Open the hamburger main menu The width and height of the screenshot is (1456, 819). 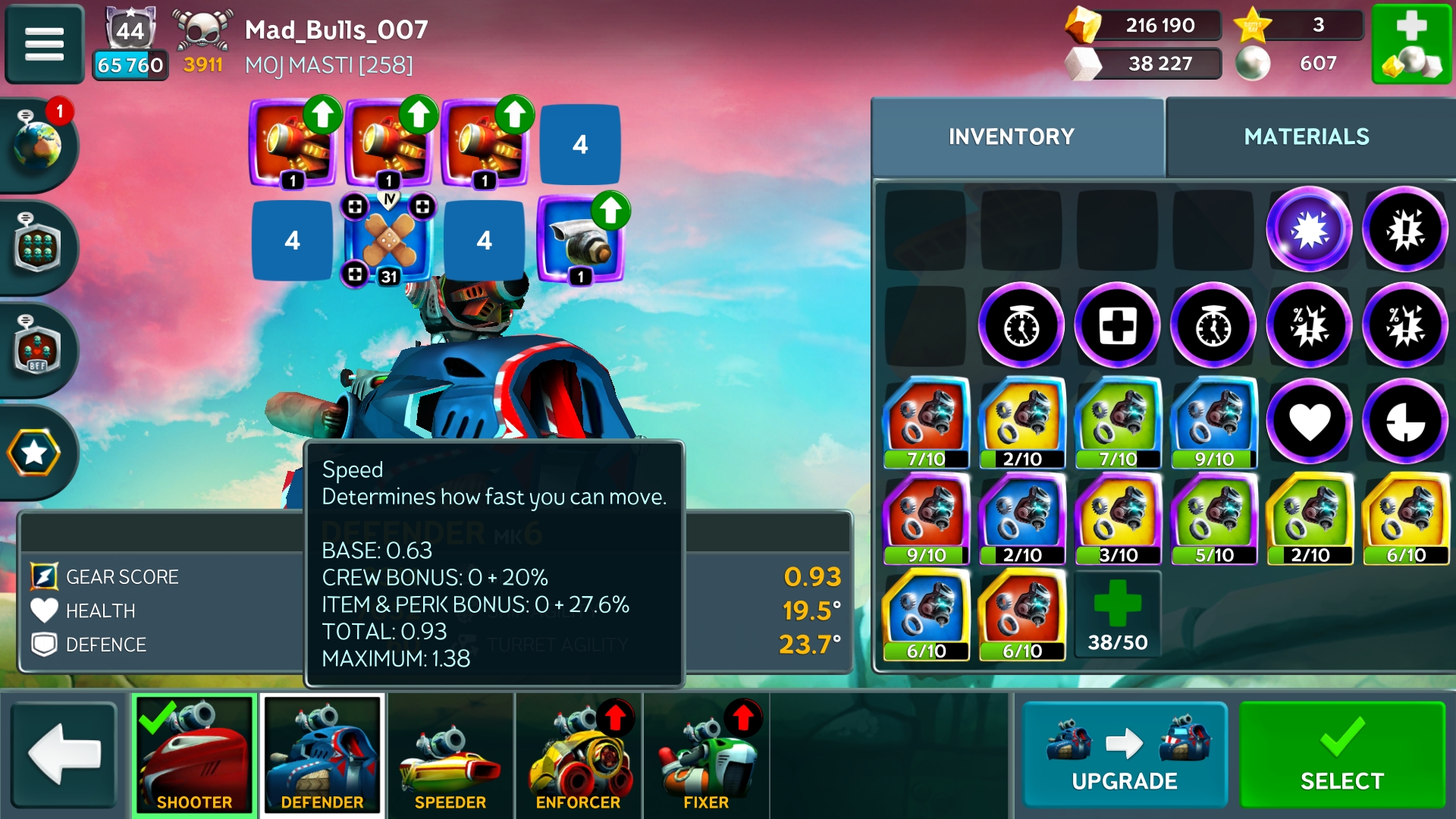point(44,44)
